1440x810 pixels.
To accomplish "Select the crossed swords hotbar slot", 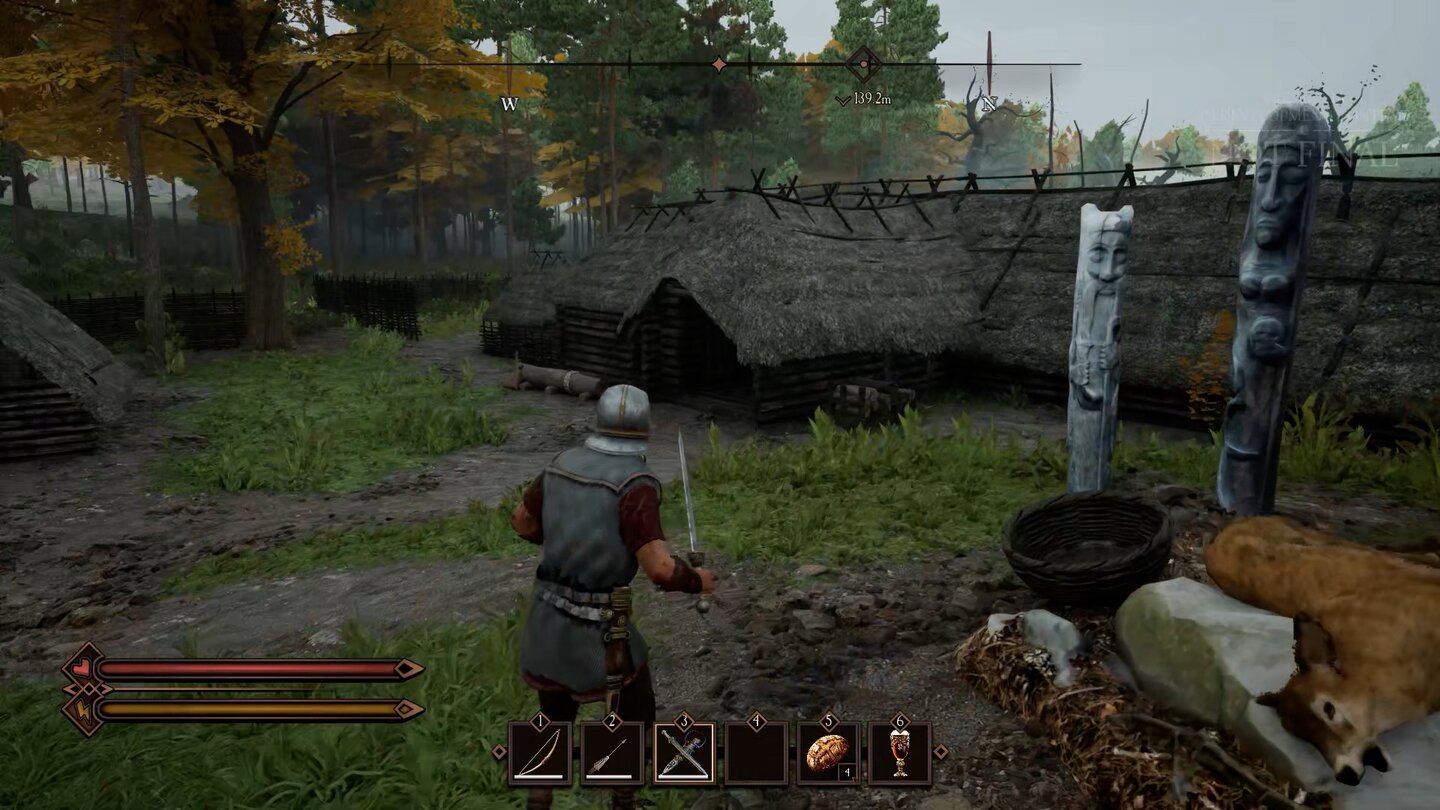I will point(684,753).
